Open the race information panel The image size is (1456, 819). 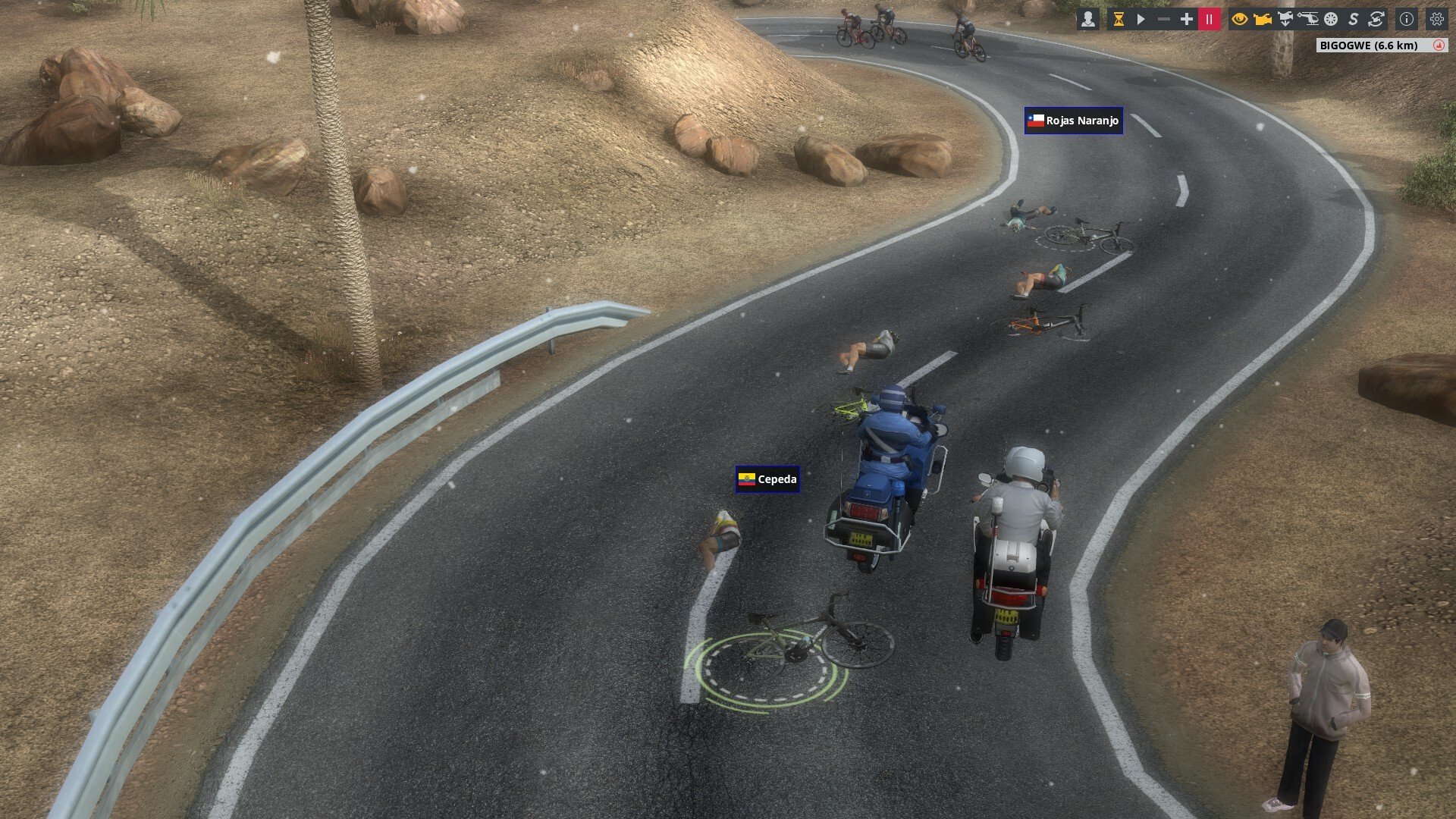(x=1407, y=20)
